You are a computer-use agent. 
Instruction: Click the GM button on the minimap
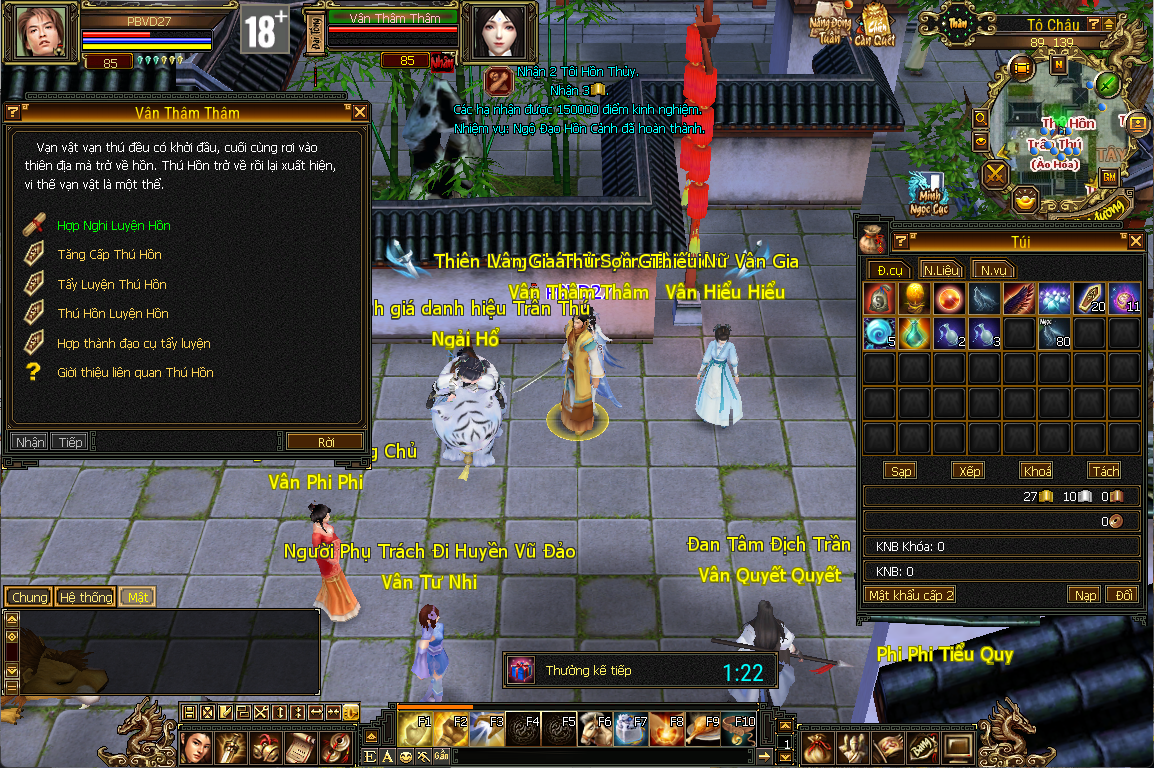tap(1109, 177)
